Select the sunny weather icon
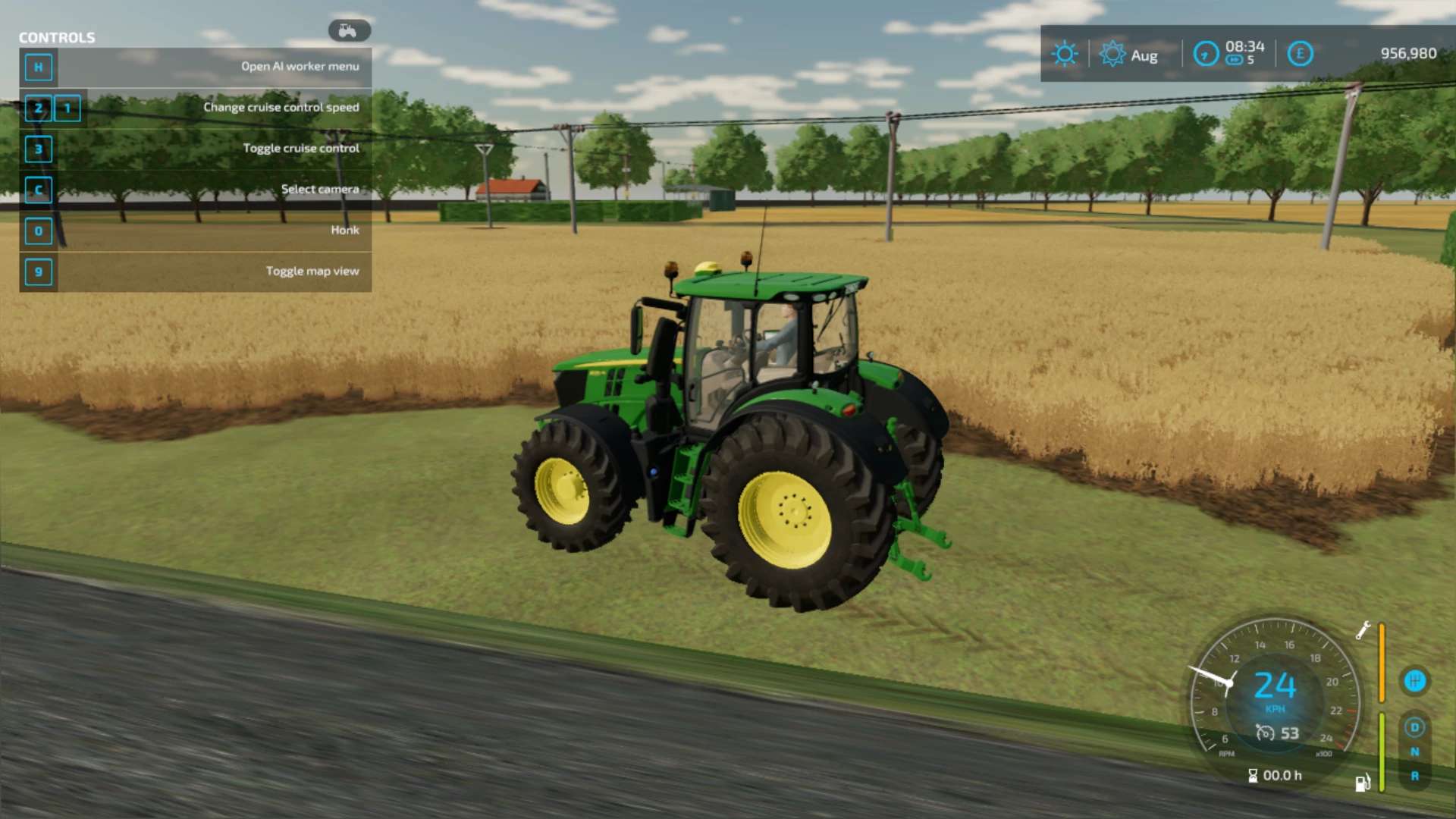Image resolution: width=1456 pixels, height=819 pixels. [x=1065, y=54]
